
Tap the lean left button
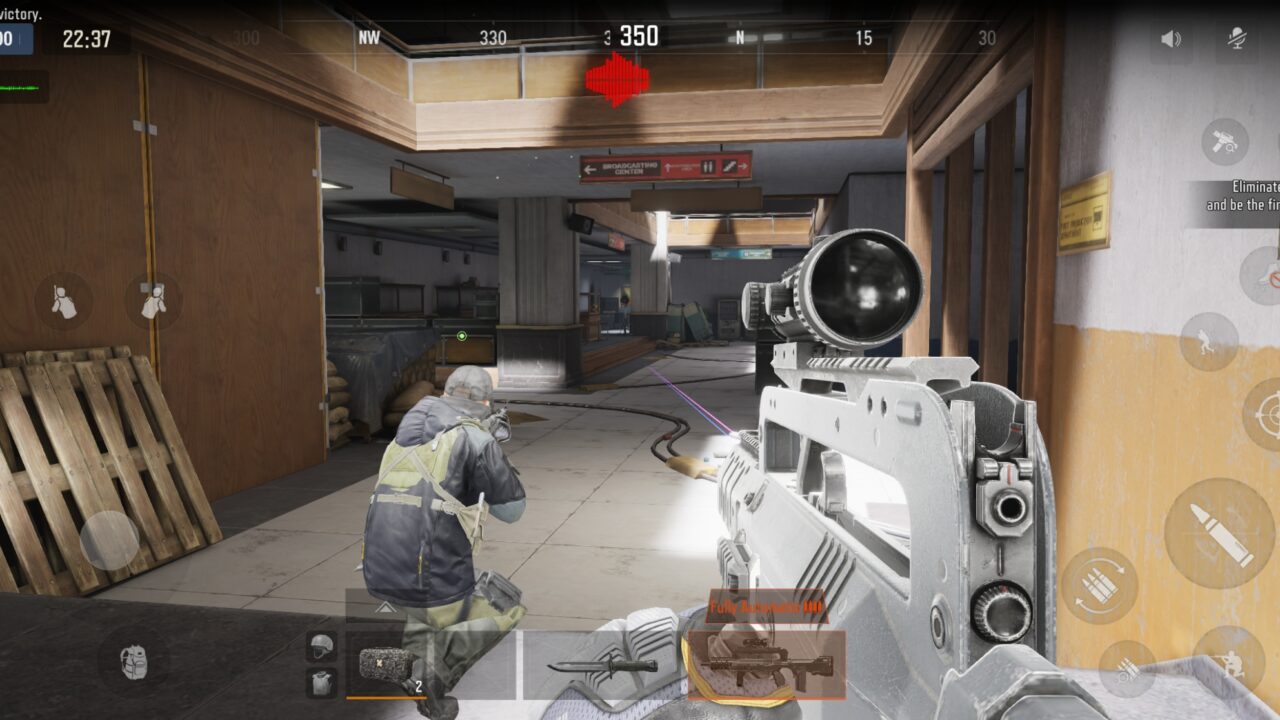coord(64,301)
